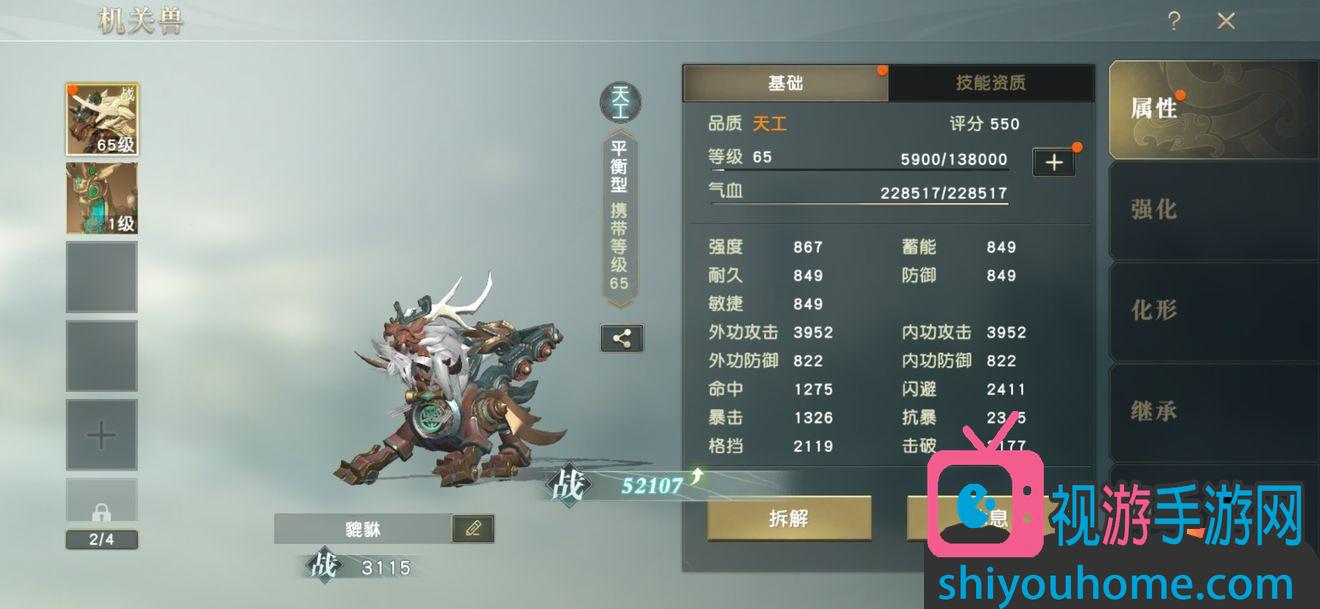Select the level 65 beast portrait
The image size is (1320, 609).
(x=102, y=119)
